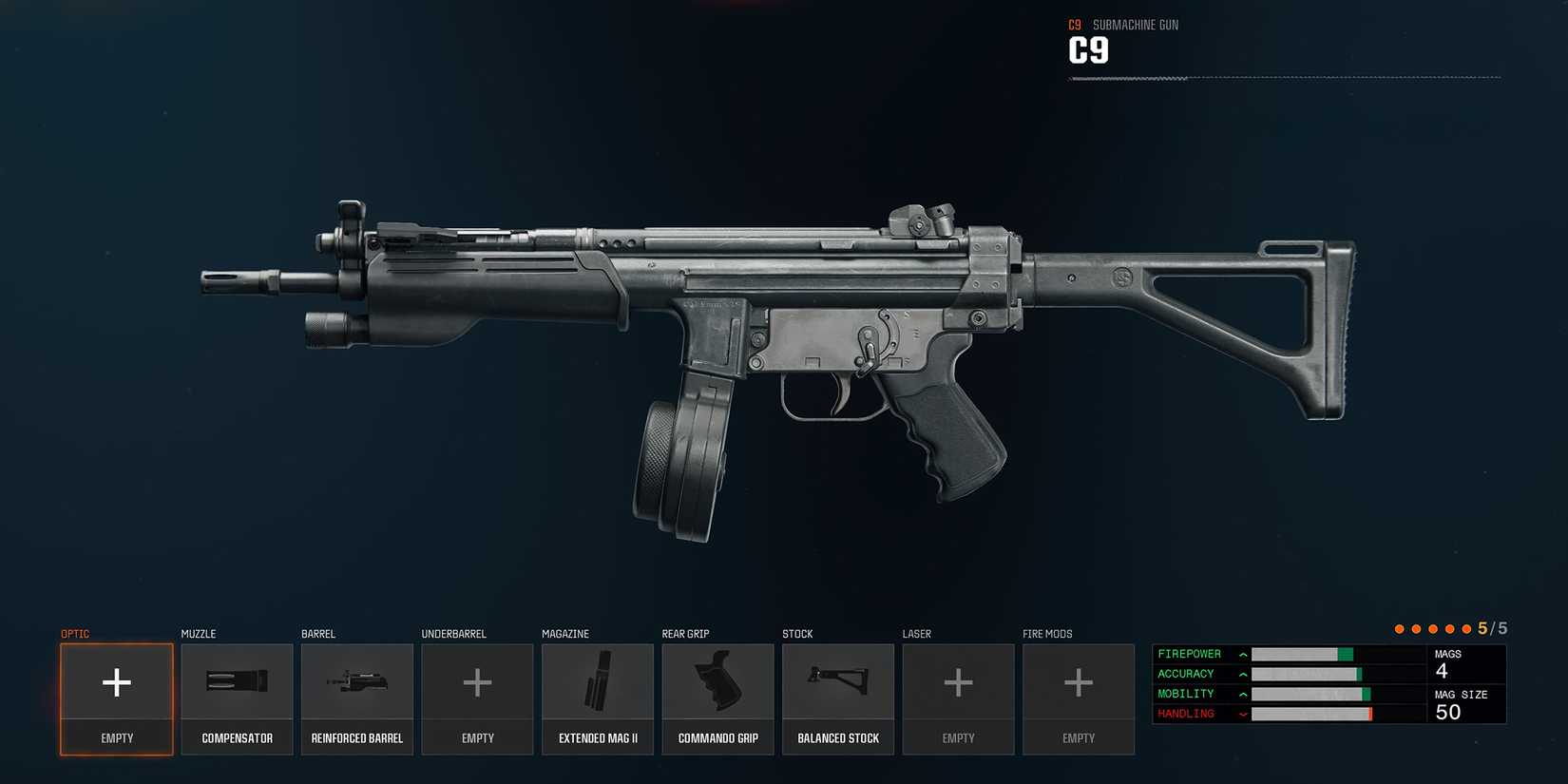Expand the Handling stat details
The image size is (1568, 784).
click(x=1242, y=713)
